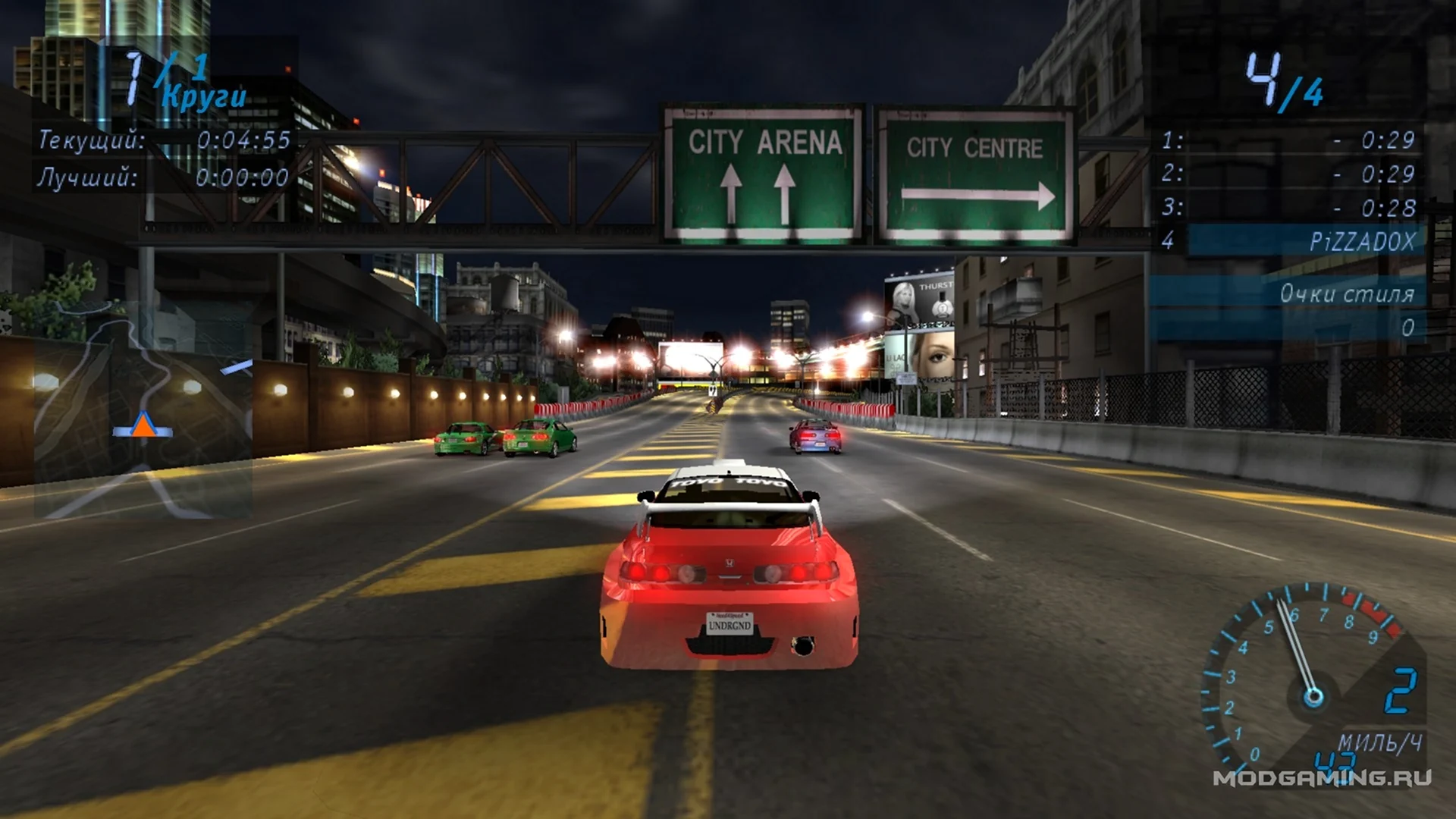The height and width of the screenshot is (819, 1456).
Task: Choose the first-place row in standings
Action: tap(1289, 140)
